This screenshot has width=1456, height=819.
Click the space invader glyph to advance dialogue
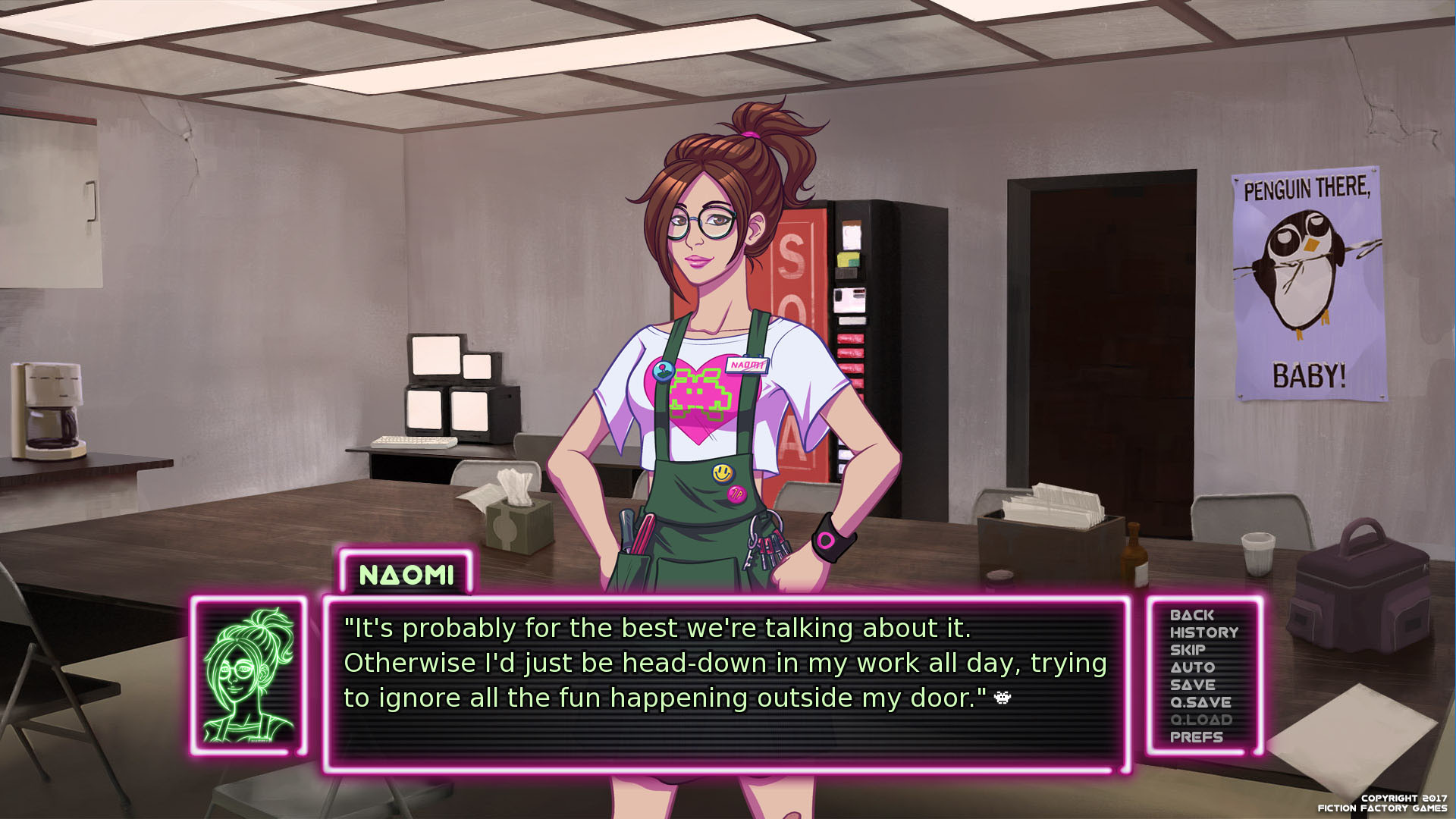click(x=1001, y=698)
